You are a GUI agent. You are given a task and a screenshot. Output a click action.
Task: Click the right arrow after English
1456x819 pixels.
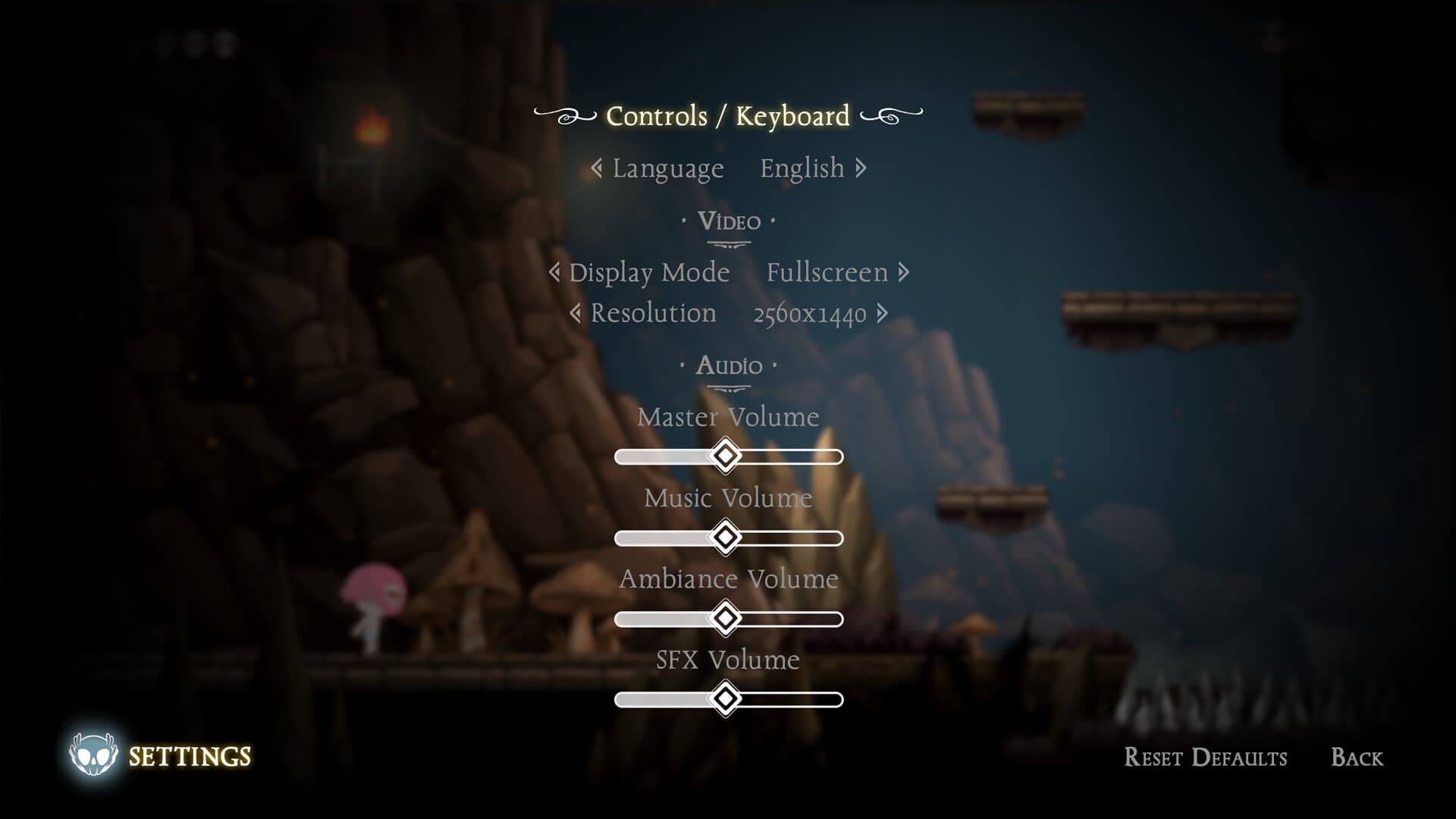(861, 168)
